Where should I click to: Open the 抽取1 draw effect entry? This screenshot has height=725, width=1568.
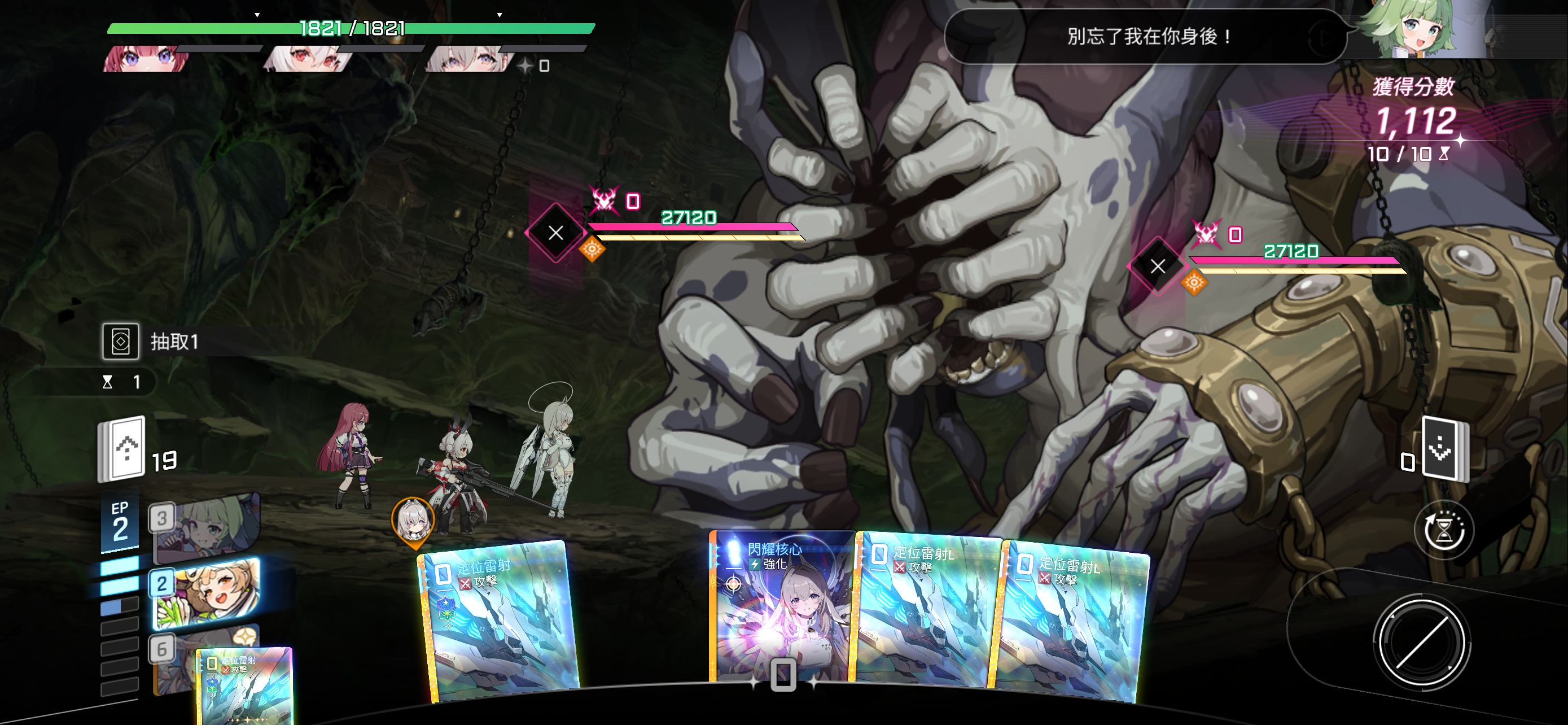[152, 342]
